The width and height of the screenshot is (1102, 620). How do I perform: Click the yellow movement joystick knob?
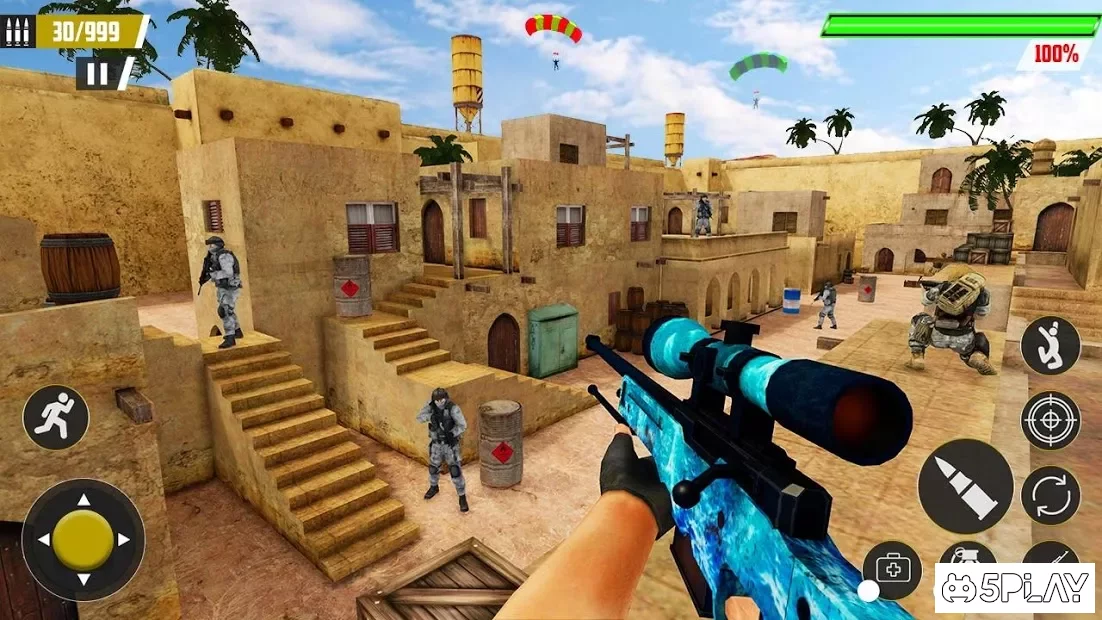pyautogui.click(x=83, y=540)
